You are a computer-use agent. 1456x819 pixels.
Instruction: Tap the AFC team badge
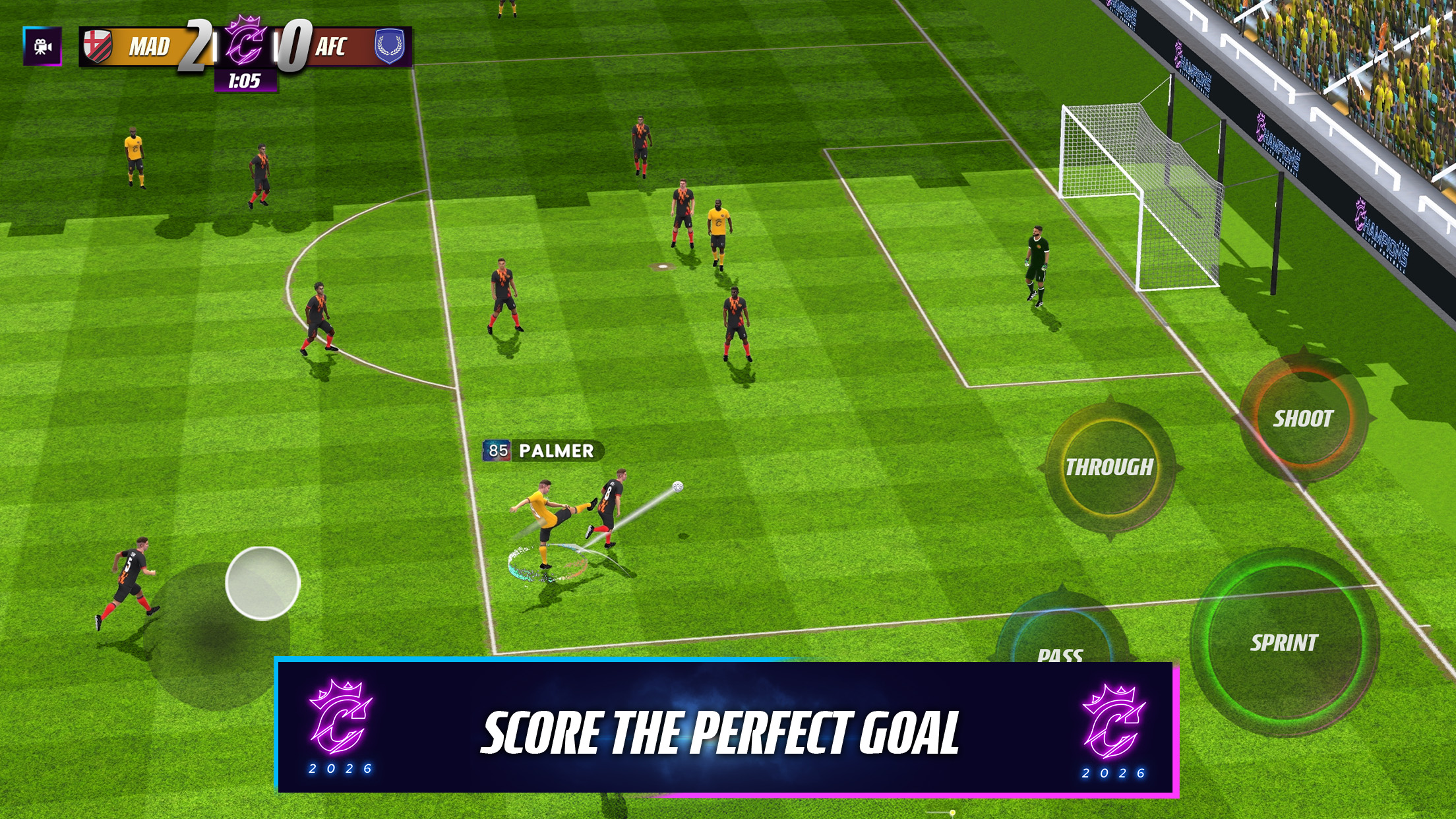(390, 47)
